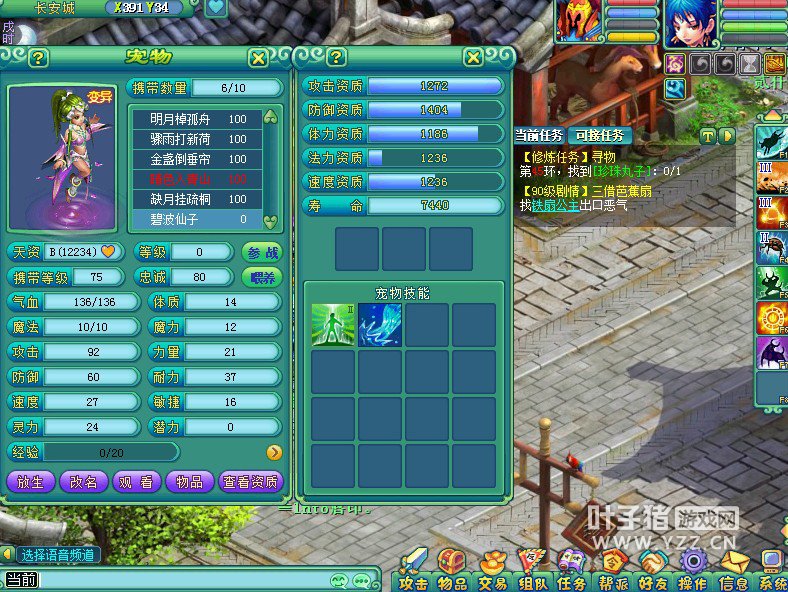This screenshot has height=592, width=788.
Task: Open pet 物品 items button
Action: point(190,482)
